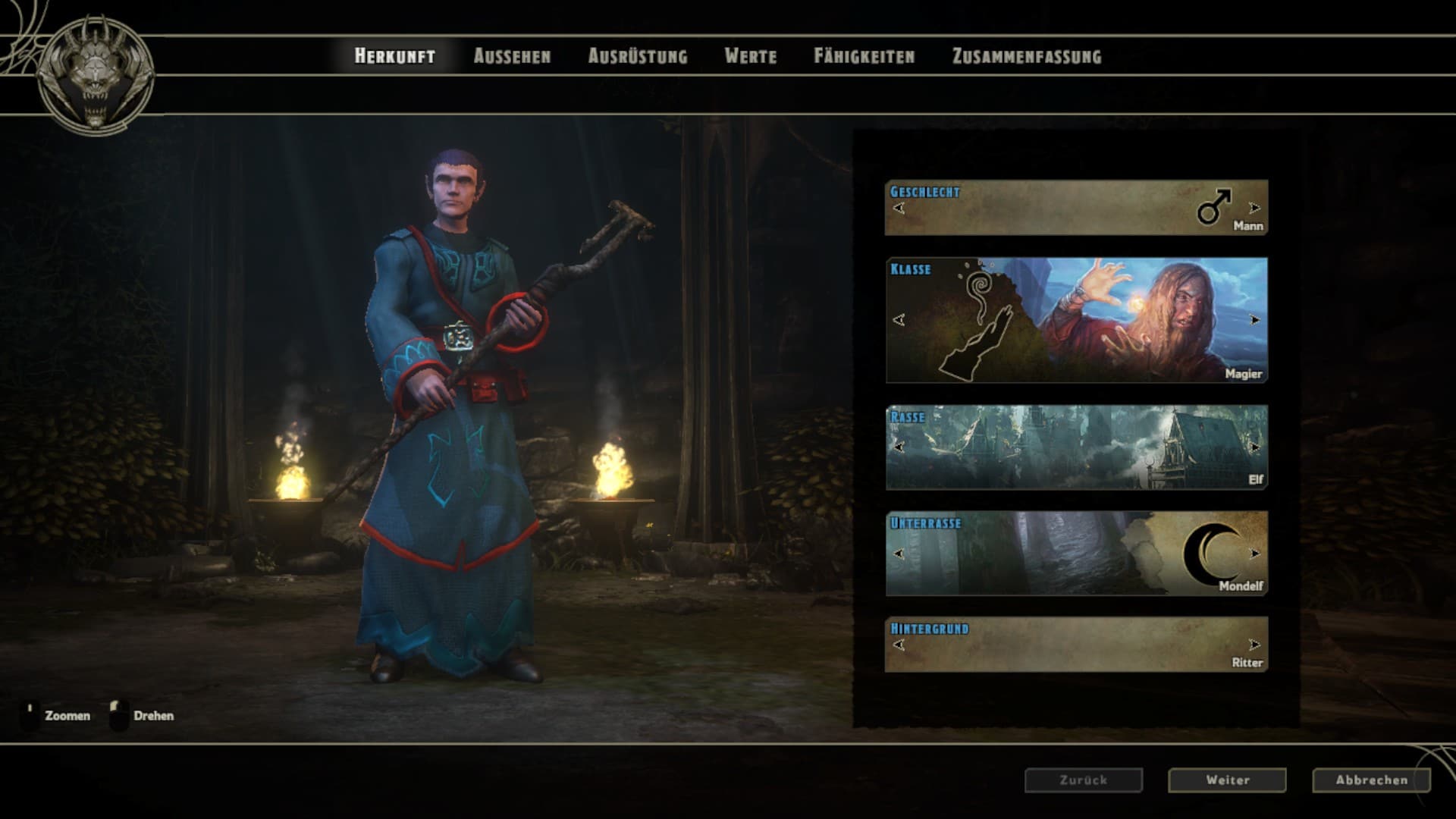Select the Magier class portrait panel

coord(1077,320)
